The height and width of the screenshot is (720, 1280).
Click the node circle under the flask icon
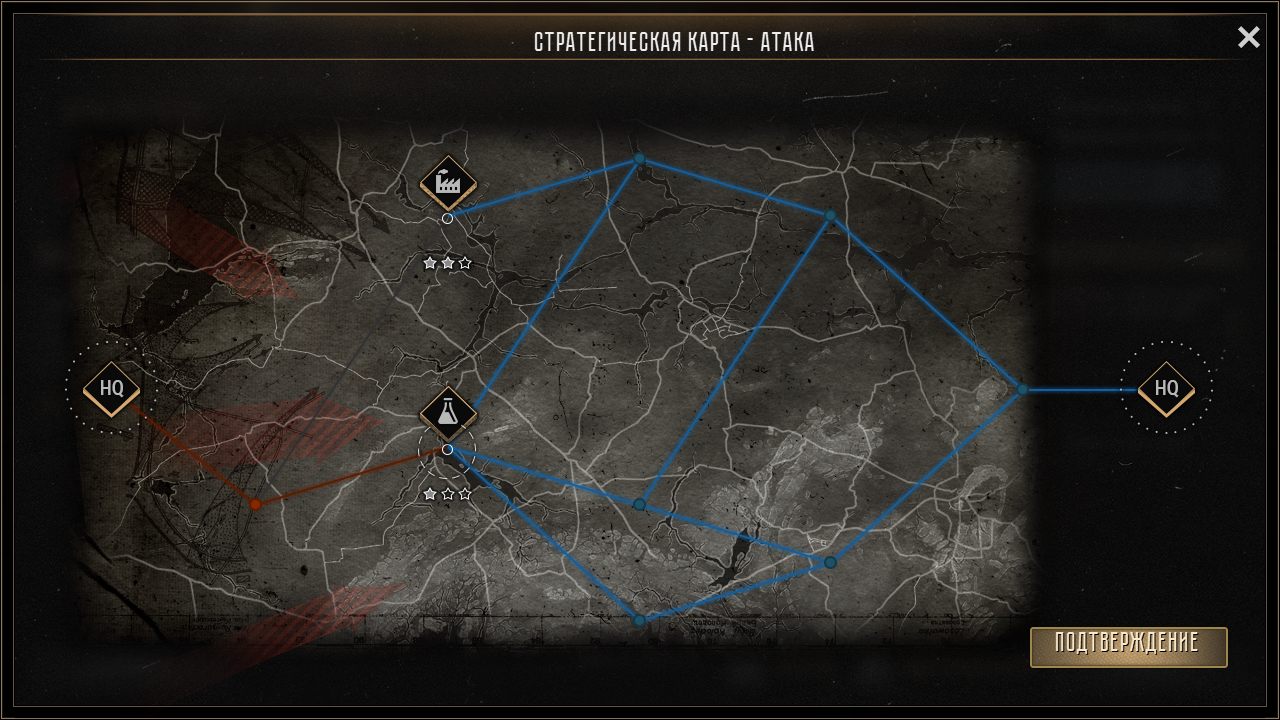click(x=447, y=449)
